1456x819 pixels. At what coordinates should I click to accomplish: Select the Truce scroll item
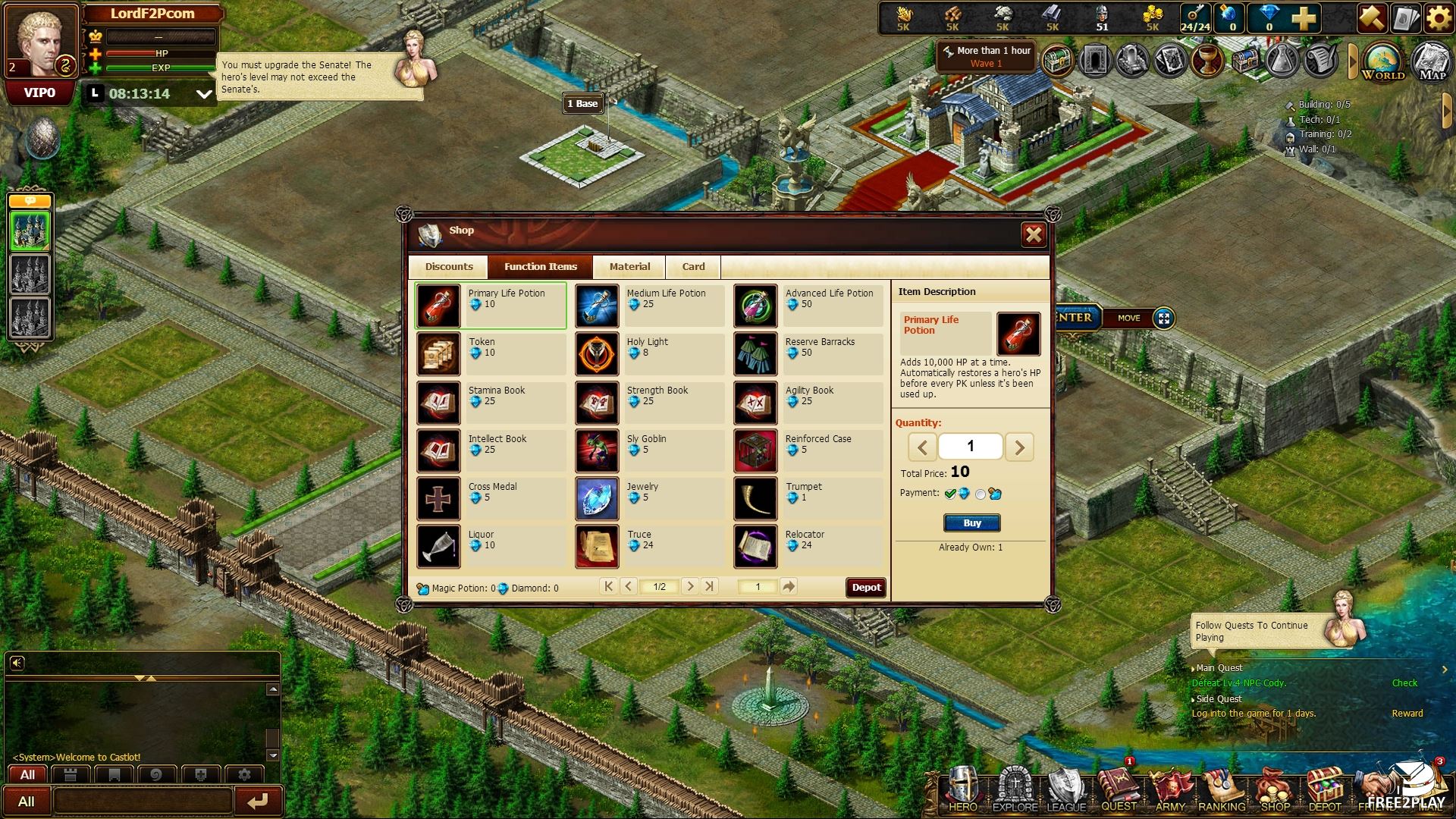click(650, 547)
